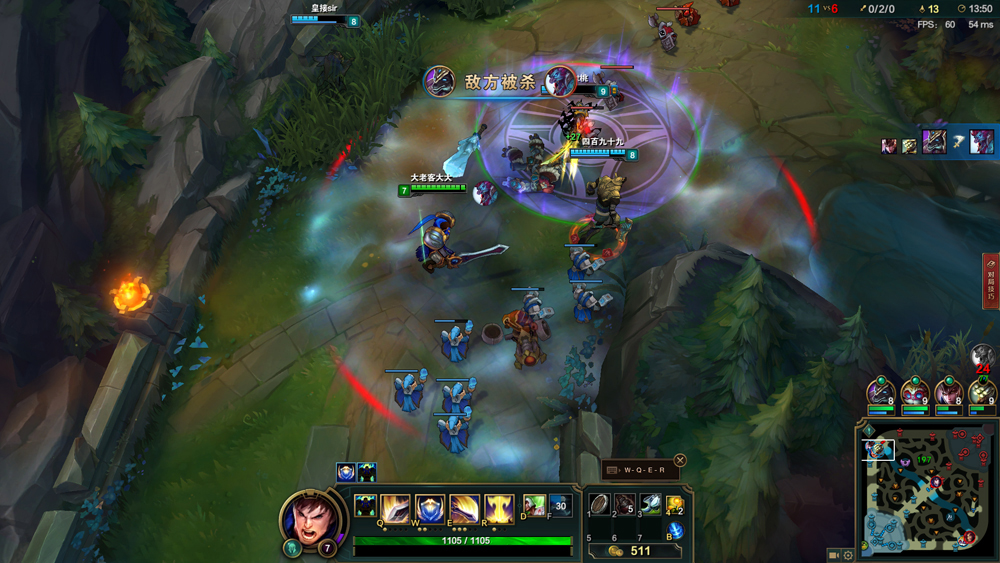This screenshot has height=563, width=1000.
Task: Toggle the camera lock button
Action: pos(834,555)
